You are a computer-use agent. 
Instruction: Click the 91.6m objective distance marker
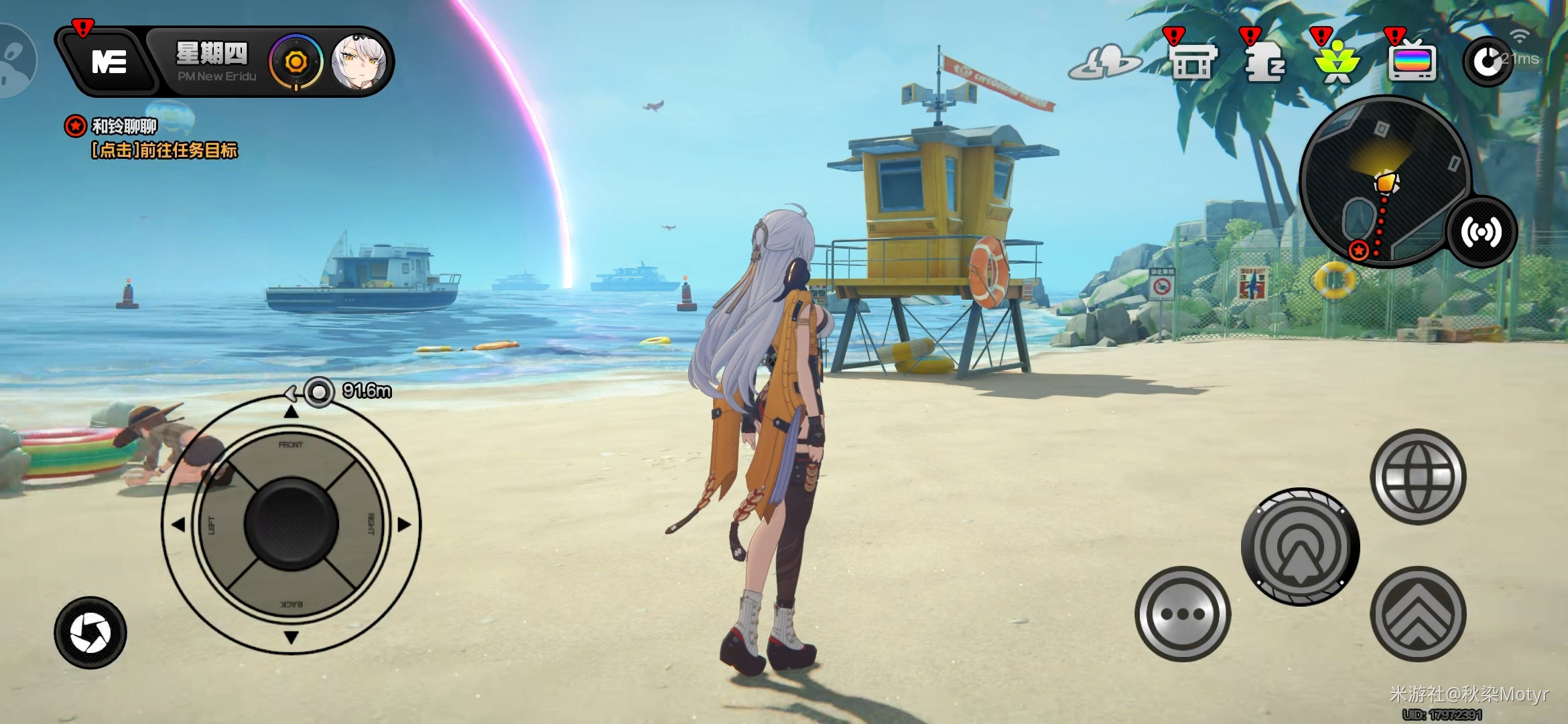pyautogui.click(x=348, y=391)
